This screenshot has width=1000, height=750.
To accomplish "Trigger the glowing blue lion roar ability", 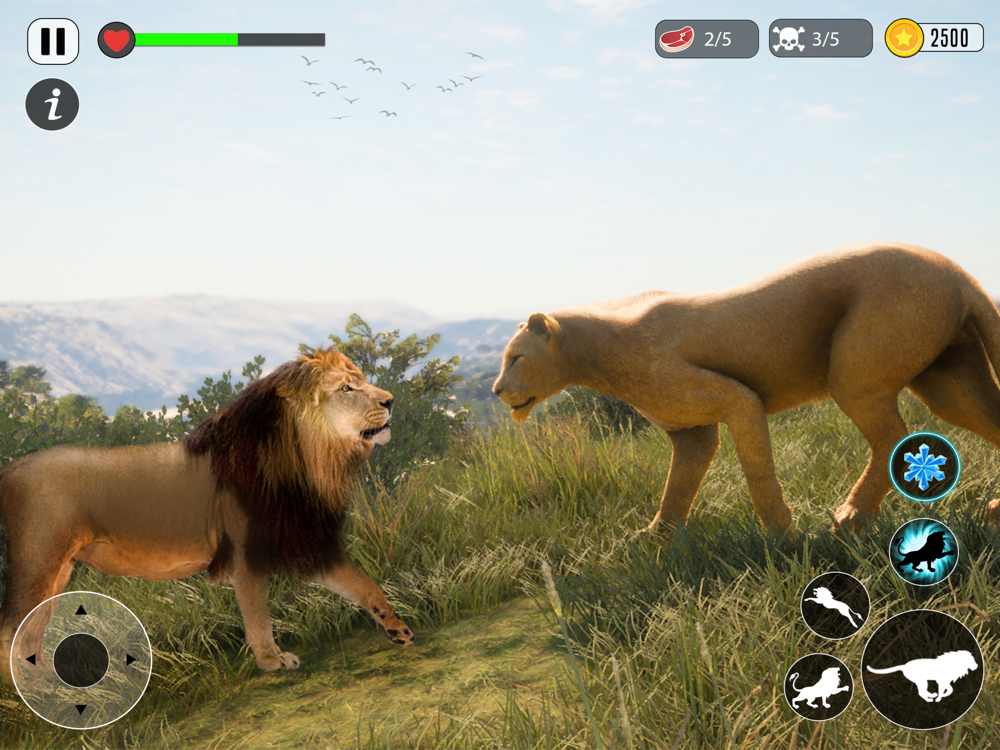I will pos(923,552).
